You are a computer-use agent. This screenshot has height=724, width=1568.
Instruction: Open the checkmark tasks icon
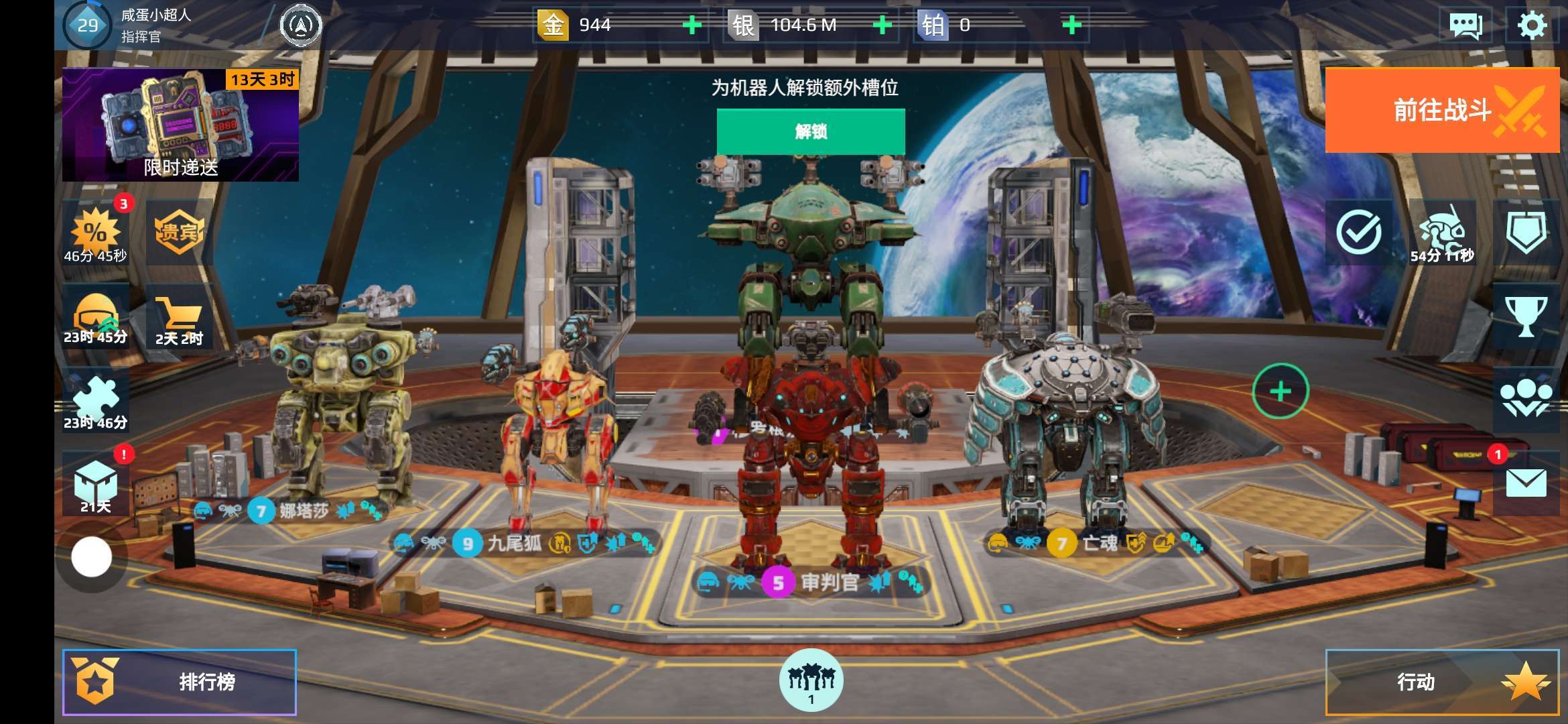click(1358, 233)
